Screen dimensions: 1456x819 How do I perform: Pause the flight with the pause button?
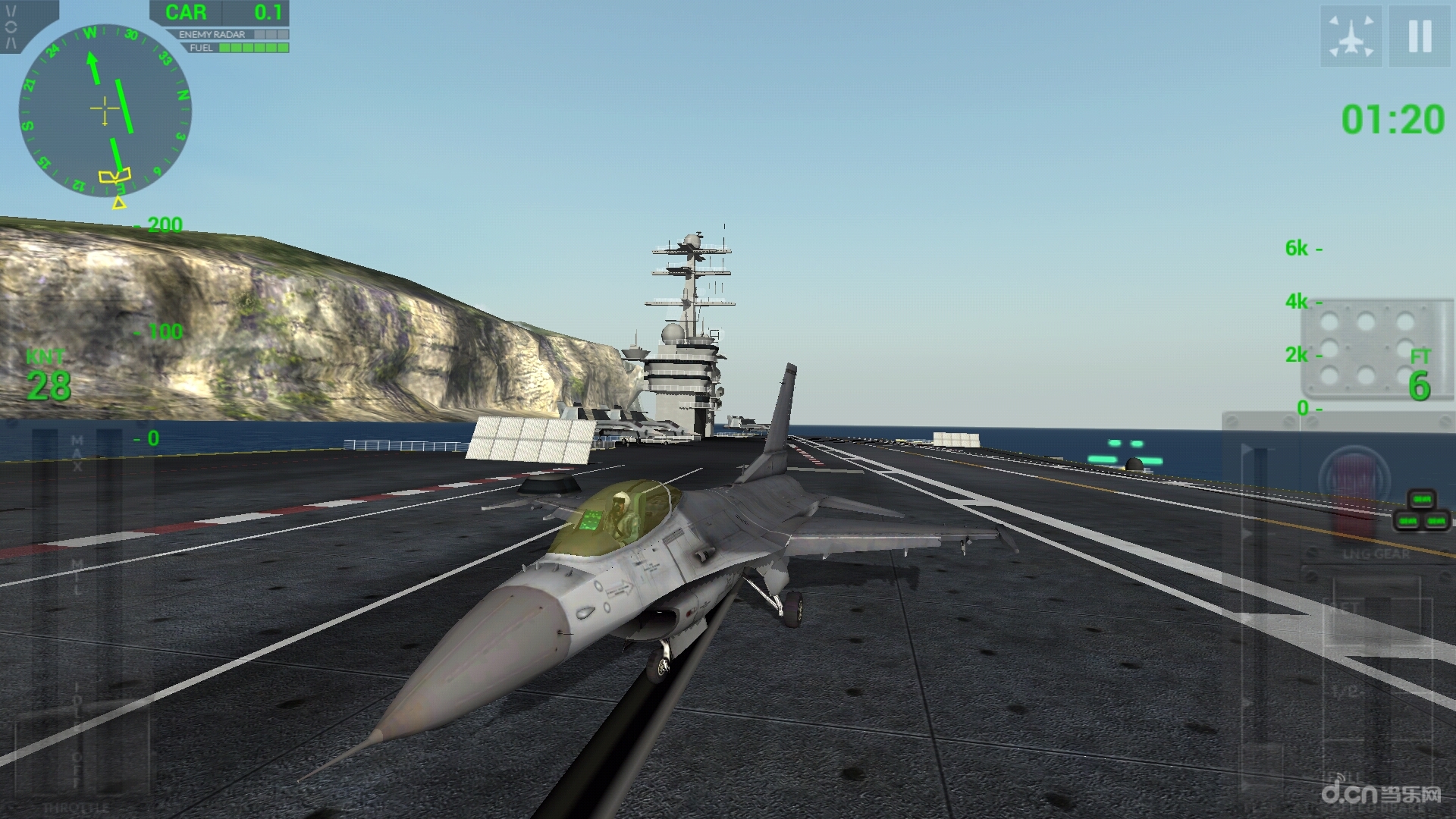(1420, 36)
